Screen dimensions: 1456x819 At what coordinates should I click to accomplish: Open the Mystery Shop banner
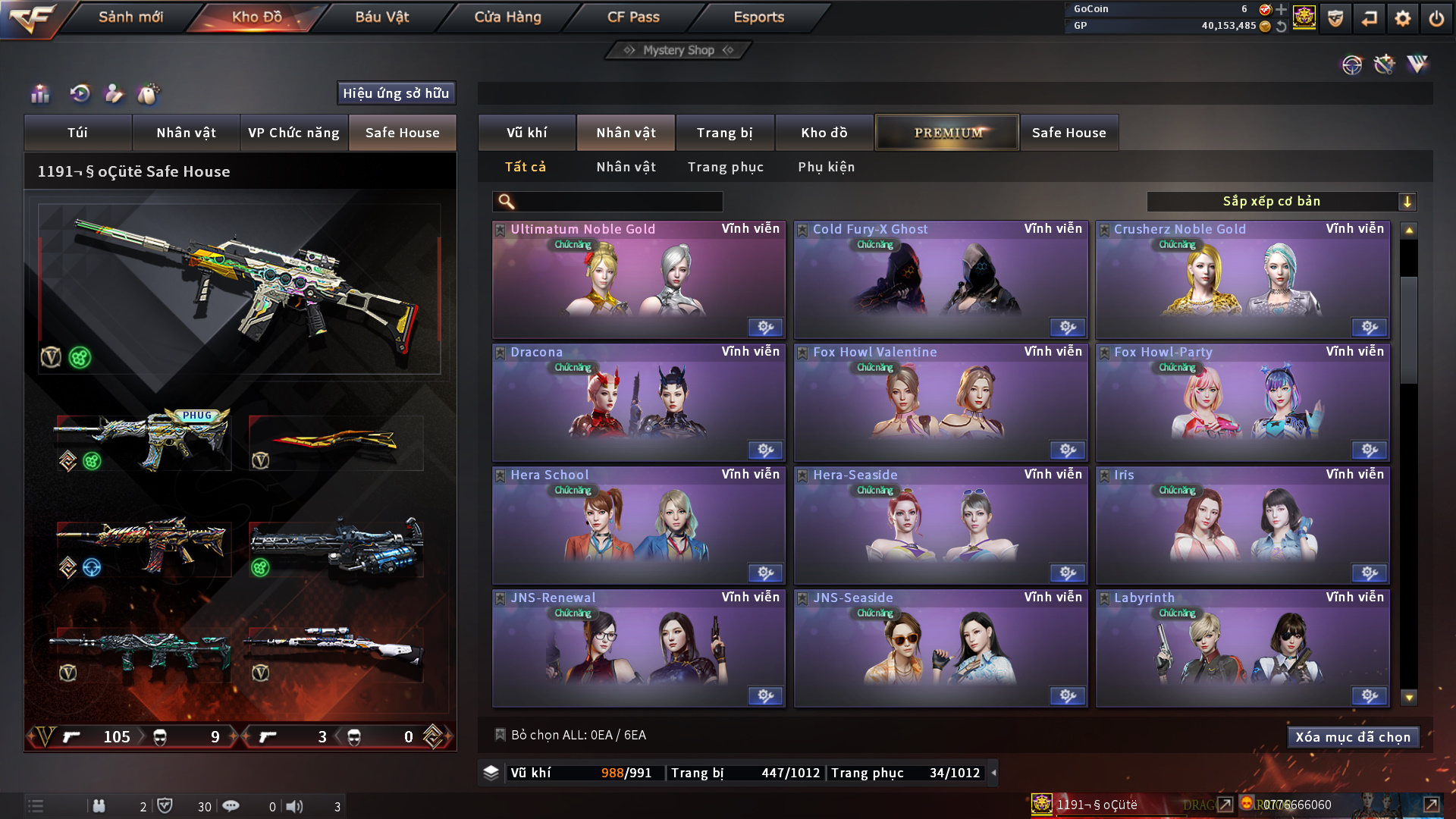(x=679, y=50)
